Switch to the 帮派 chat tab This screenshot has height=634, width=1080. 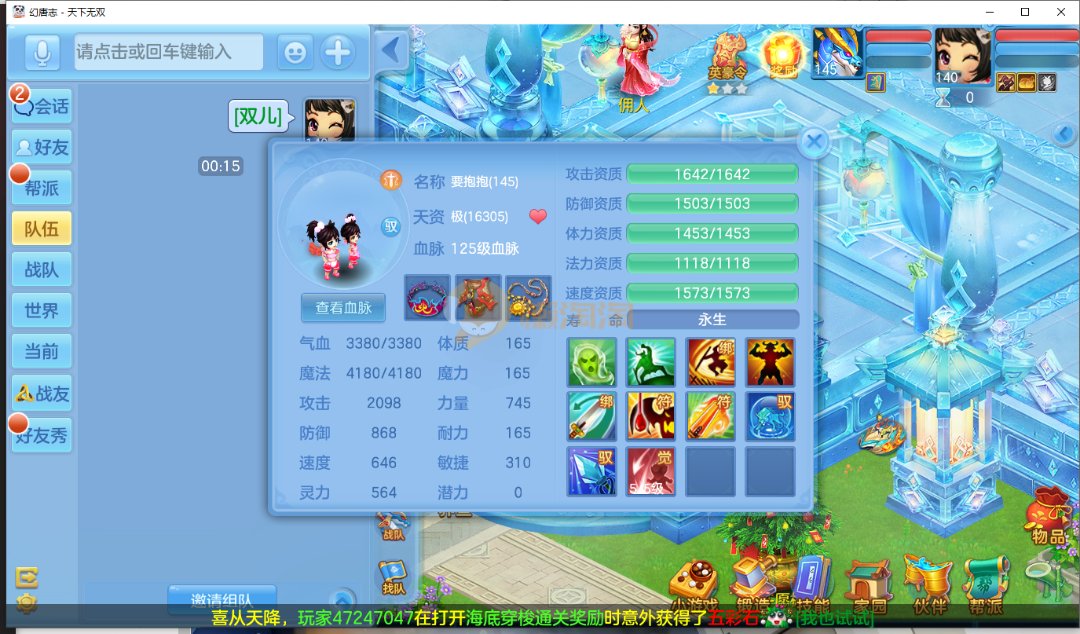pyautogui.click(x=42, y=188)
